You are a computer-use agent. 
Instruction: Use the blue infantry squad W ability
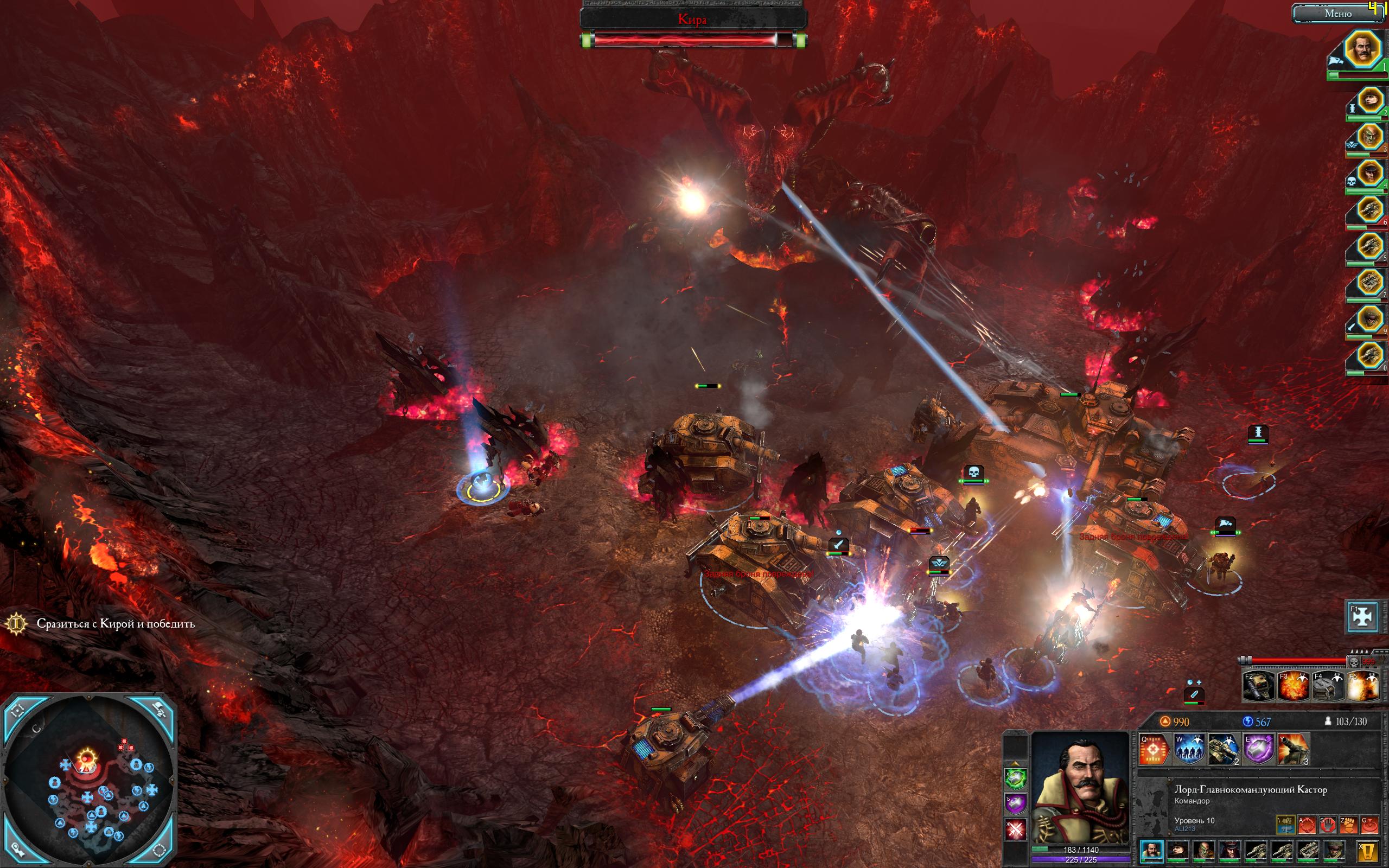[x=1189, y=749]
